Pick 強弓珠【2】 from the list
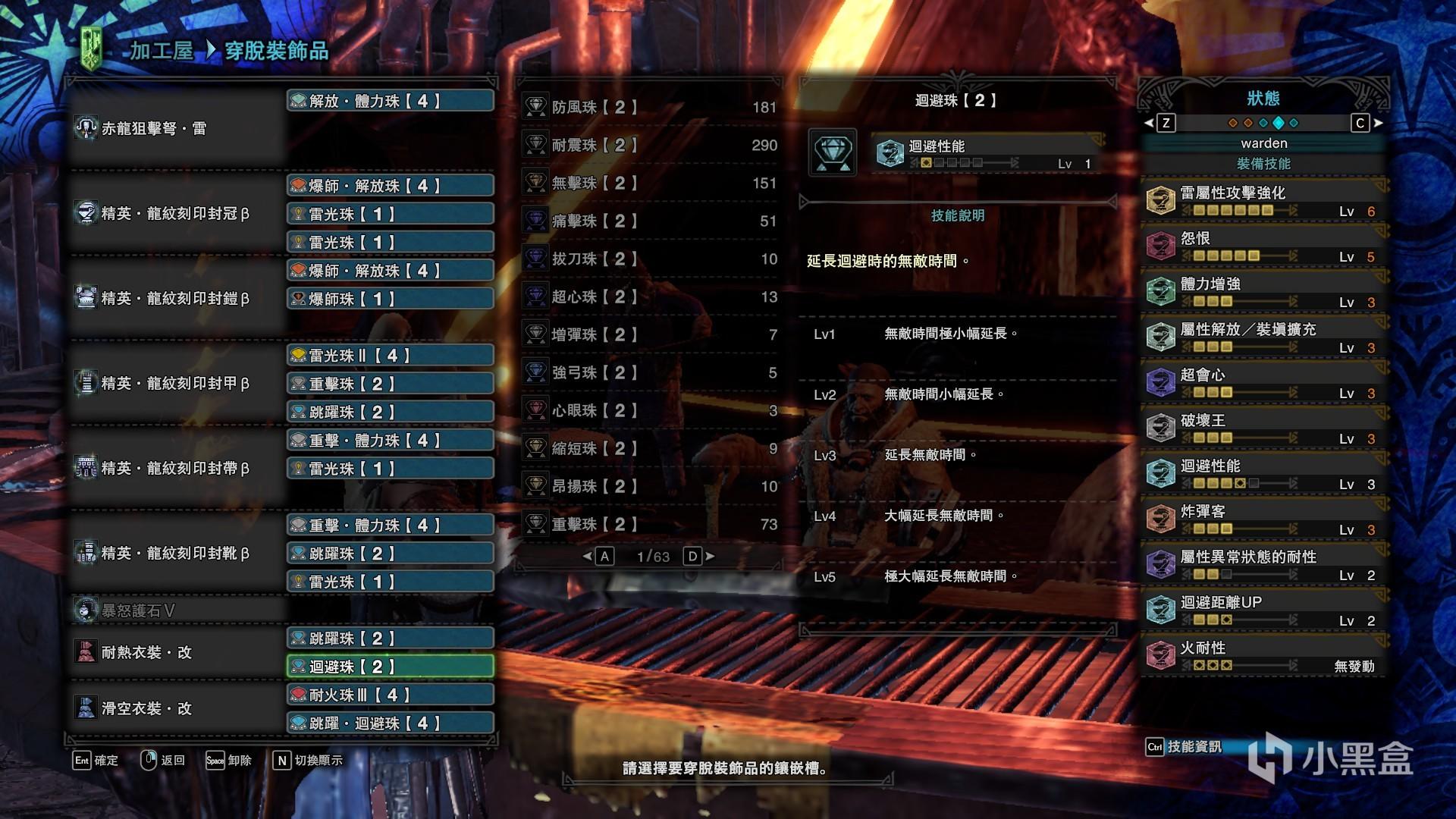This screenshot has width=1456, height=819. [x=650, y=373]
